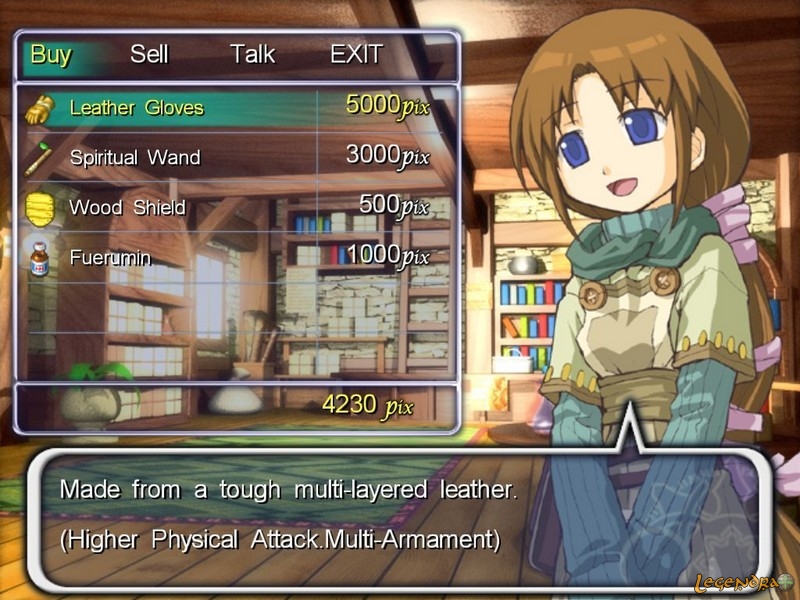
Task: Select EXIT to leave the shop
Action: click(356, 54)
